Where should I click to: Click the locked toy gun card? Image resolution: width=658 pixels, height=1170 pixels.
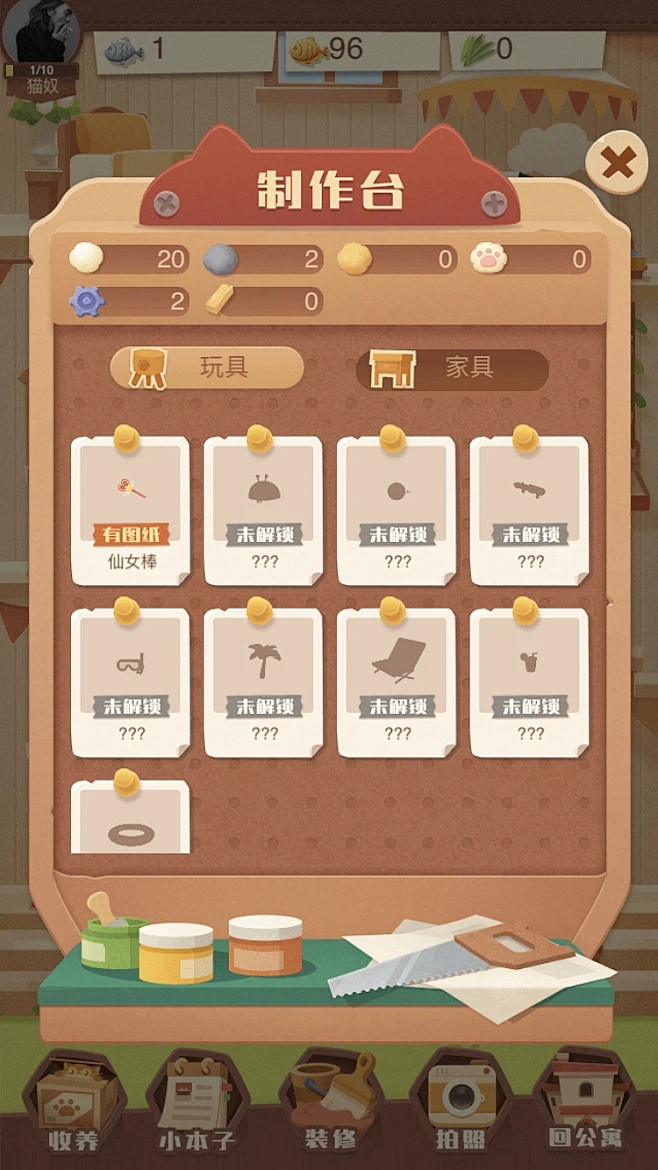point(530,510)
